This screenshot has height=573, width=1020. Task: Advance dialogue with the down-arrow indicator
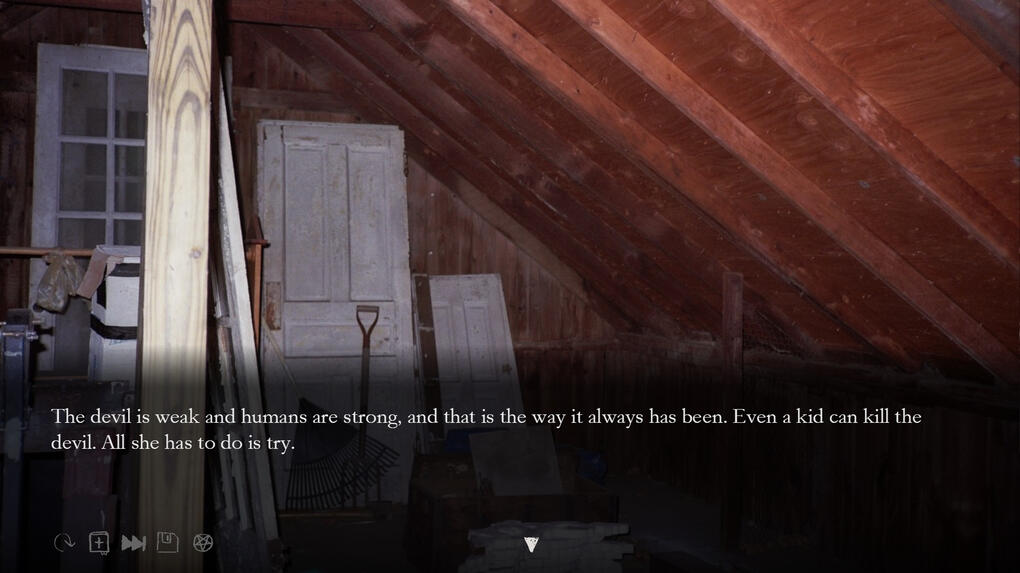click(531, 544)
